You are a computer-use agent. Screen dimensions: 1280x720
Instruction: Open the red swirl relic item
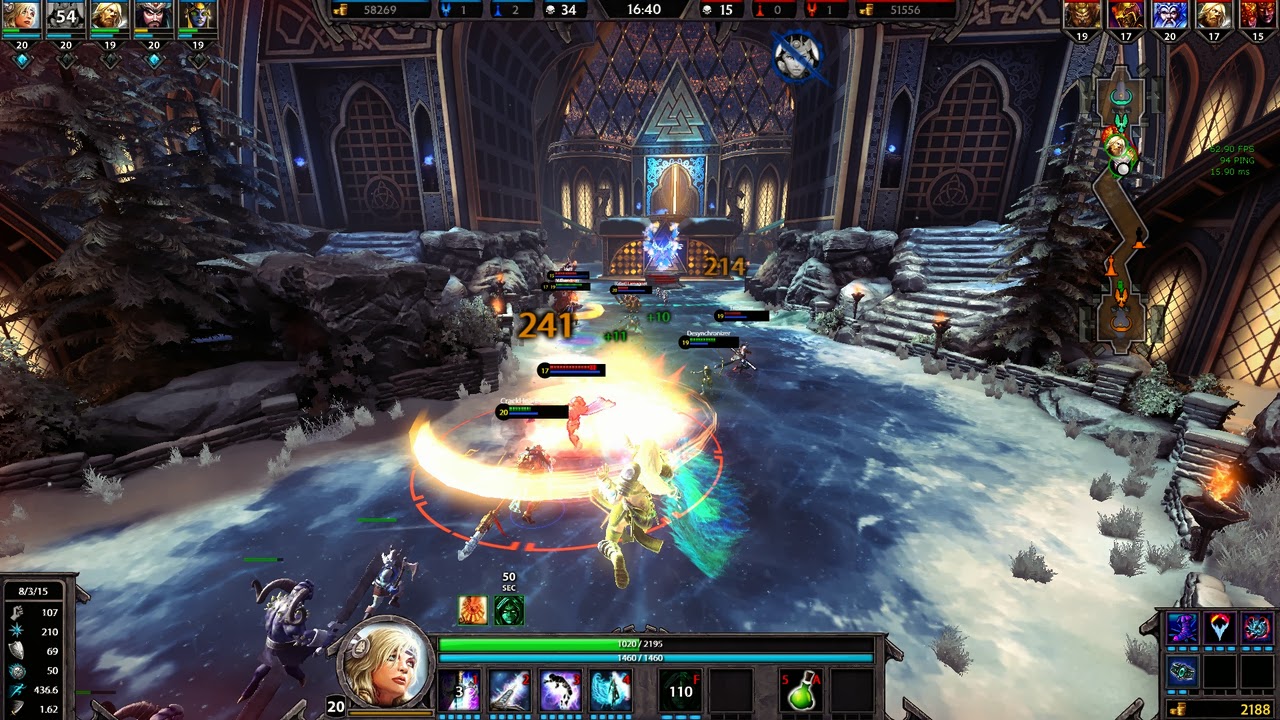coord(1257,625)
